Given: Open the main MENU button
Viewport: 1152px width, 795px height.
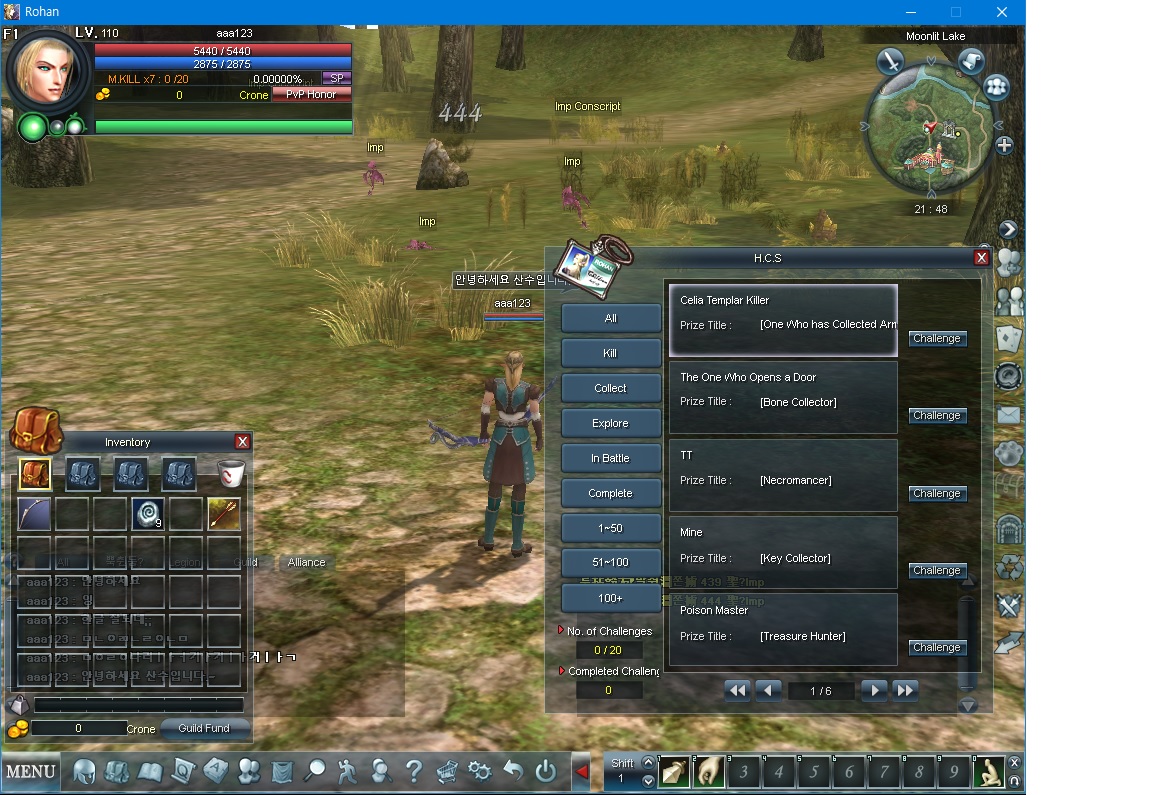Looking at the screenshot, I should [31, 771].
